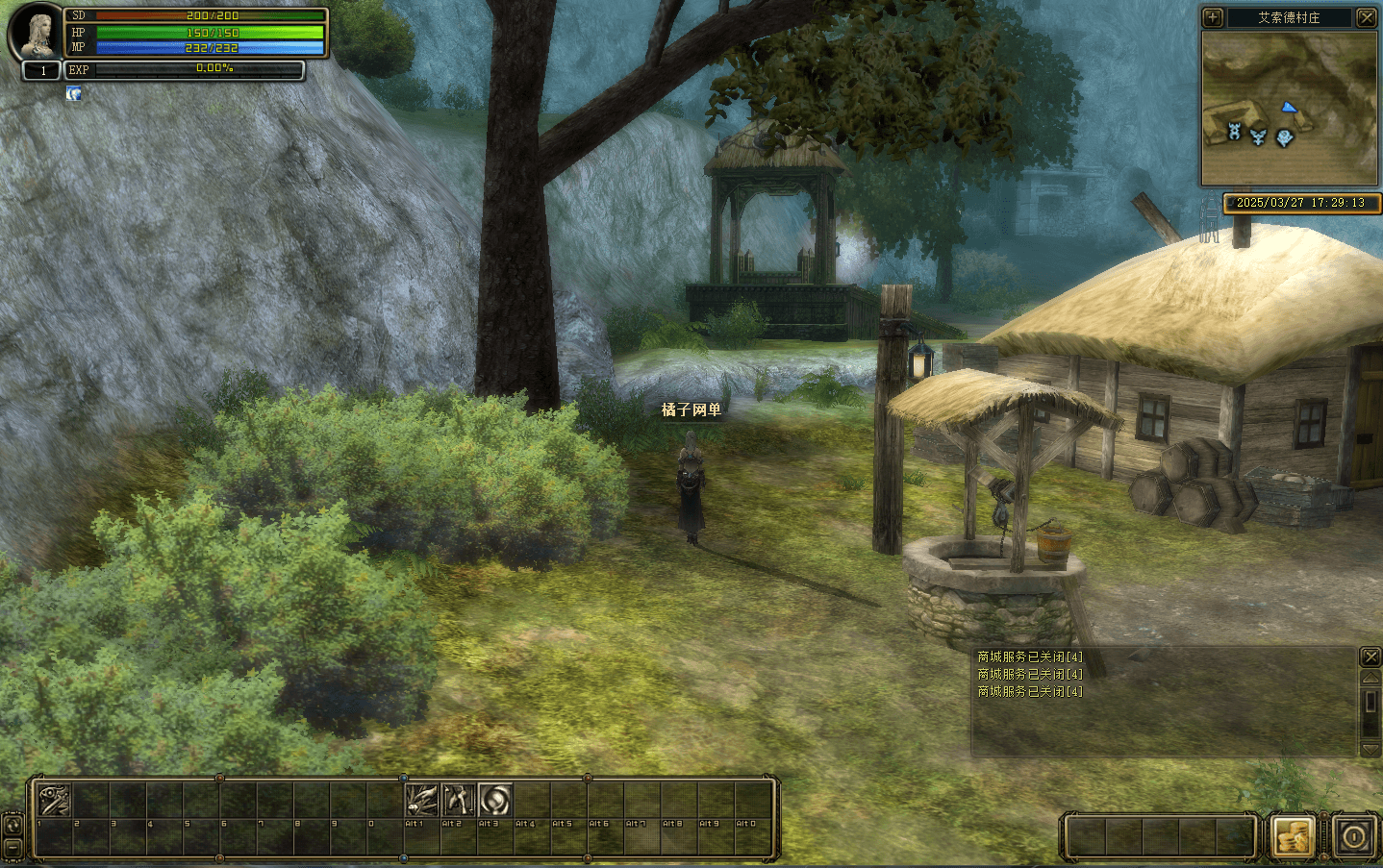1383x868 pixels.
Task: Use the Alt 1 hand gesture skill
Action: coord(421,800)
